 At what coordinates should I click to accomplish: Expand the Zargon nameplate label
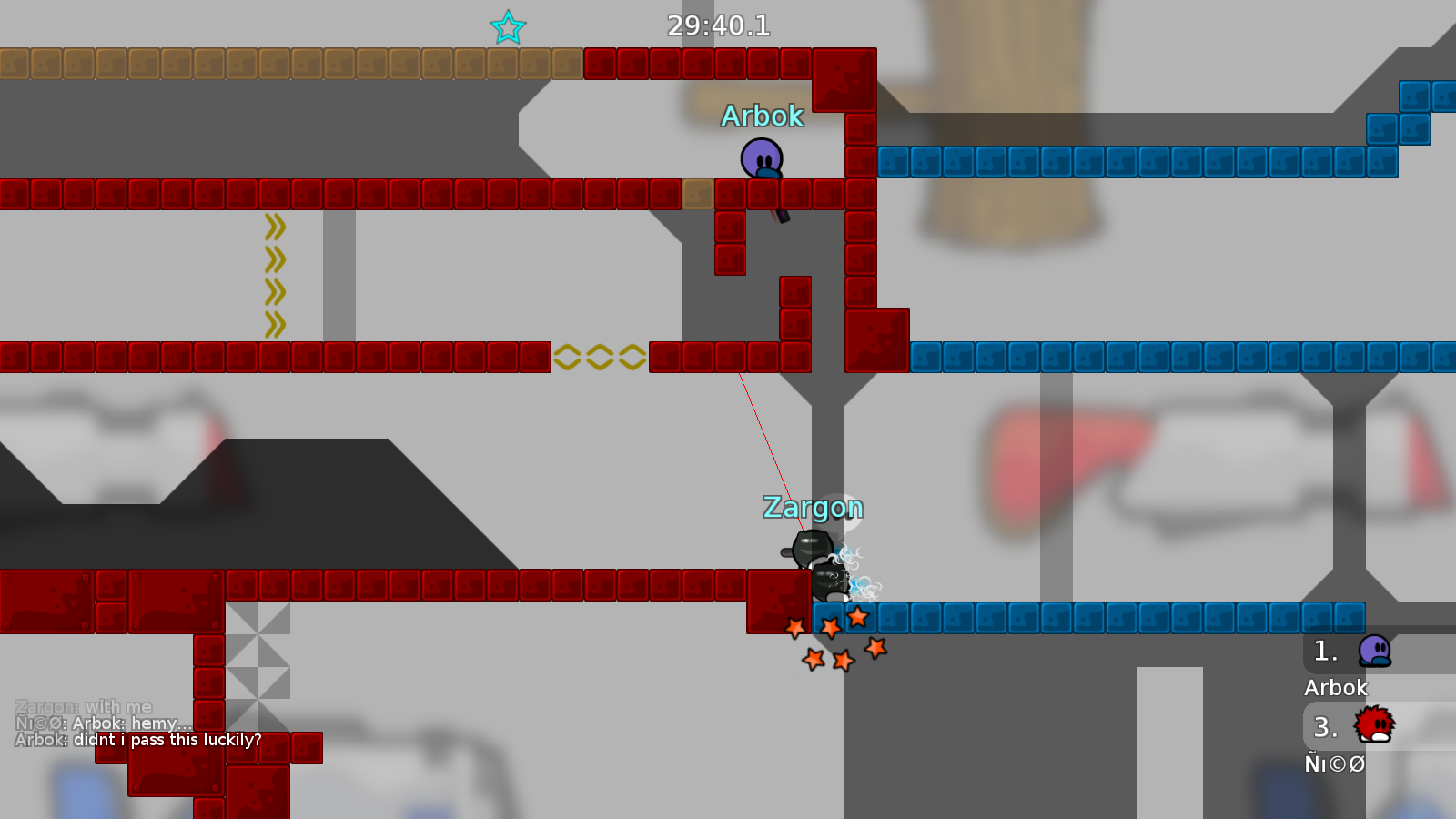[814, 508]
